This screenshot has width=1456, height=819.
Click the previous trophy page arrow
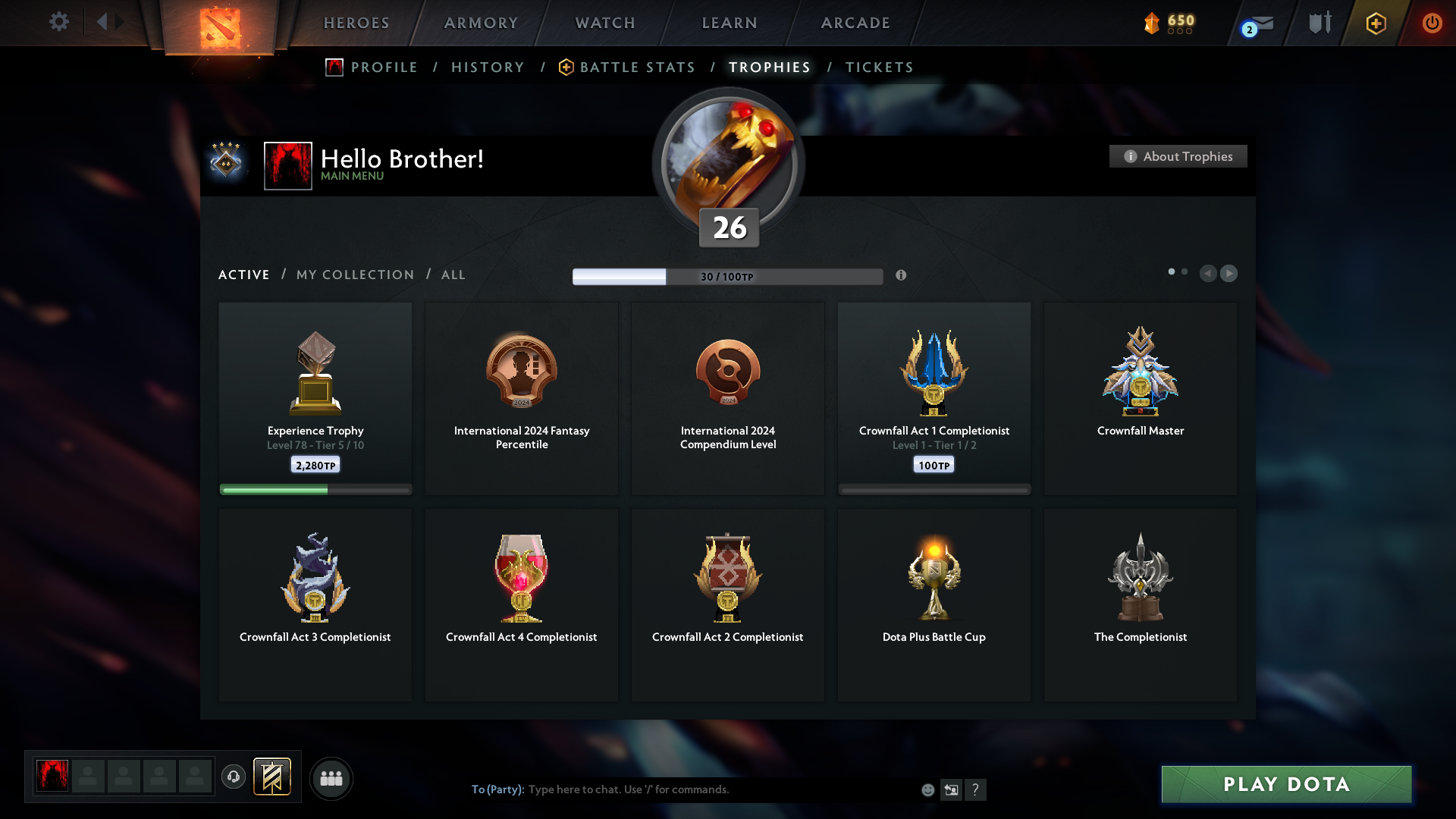(1209, 274)
